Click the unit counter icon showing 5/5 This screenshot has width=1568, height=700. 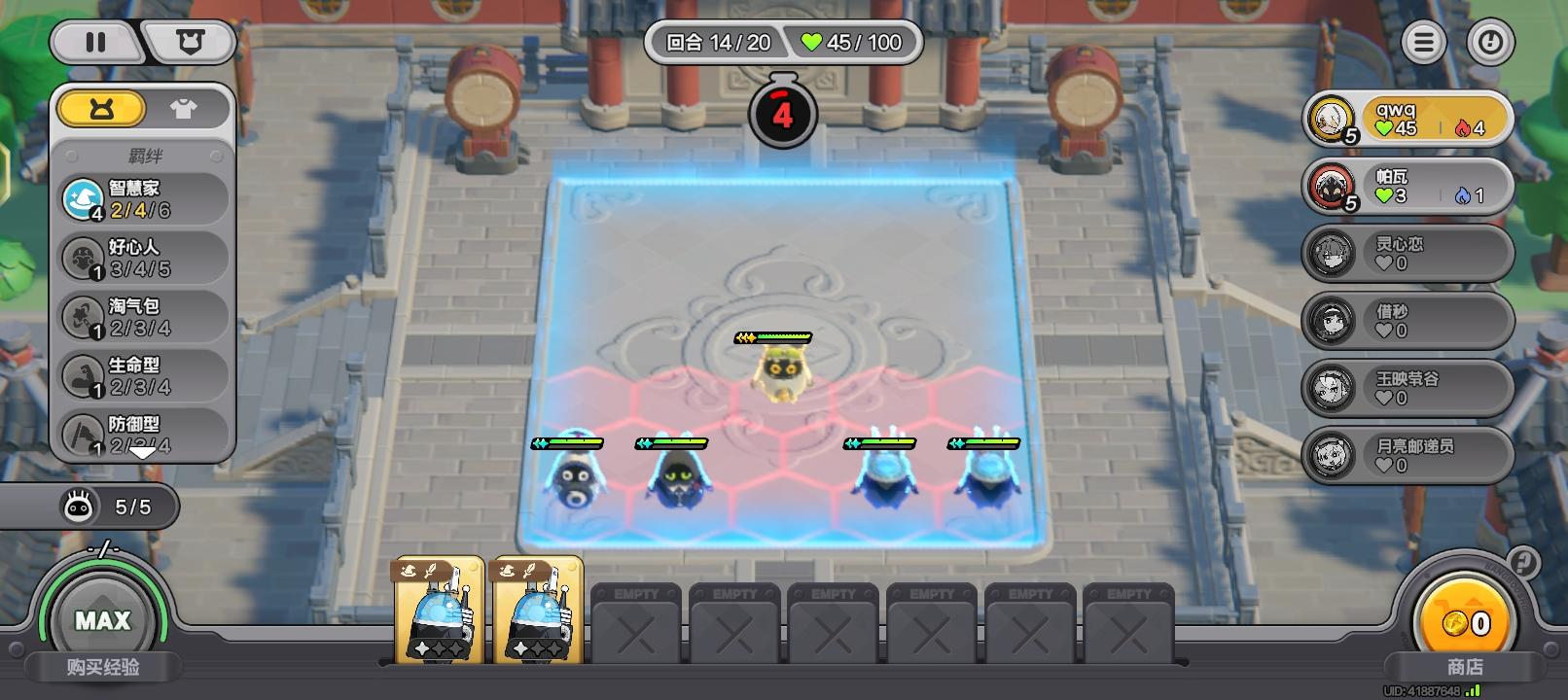[79, 506]
